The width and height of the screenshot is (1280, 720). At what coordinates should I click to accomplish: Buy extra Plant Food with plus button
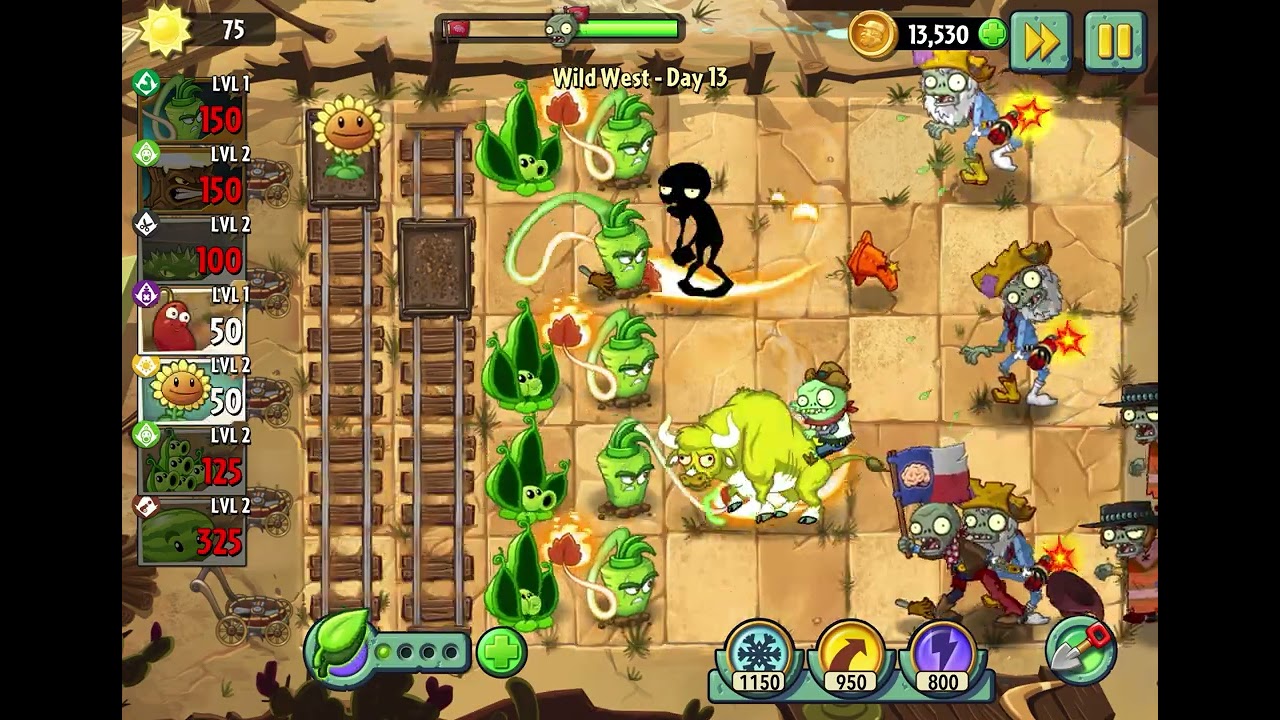tap(501, 653)
